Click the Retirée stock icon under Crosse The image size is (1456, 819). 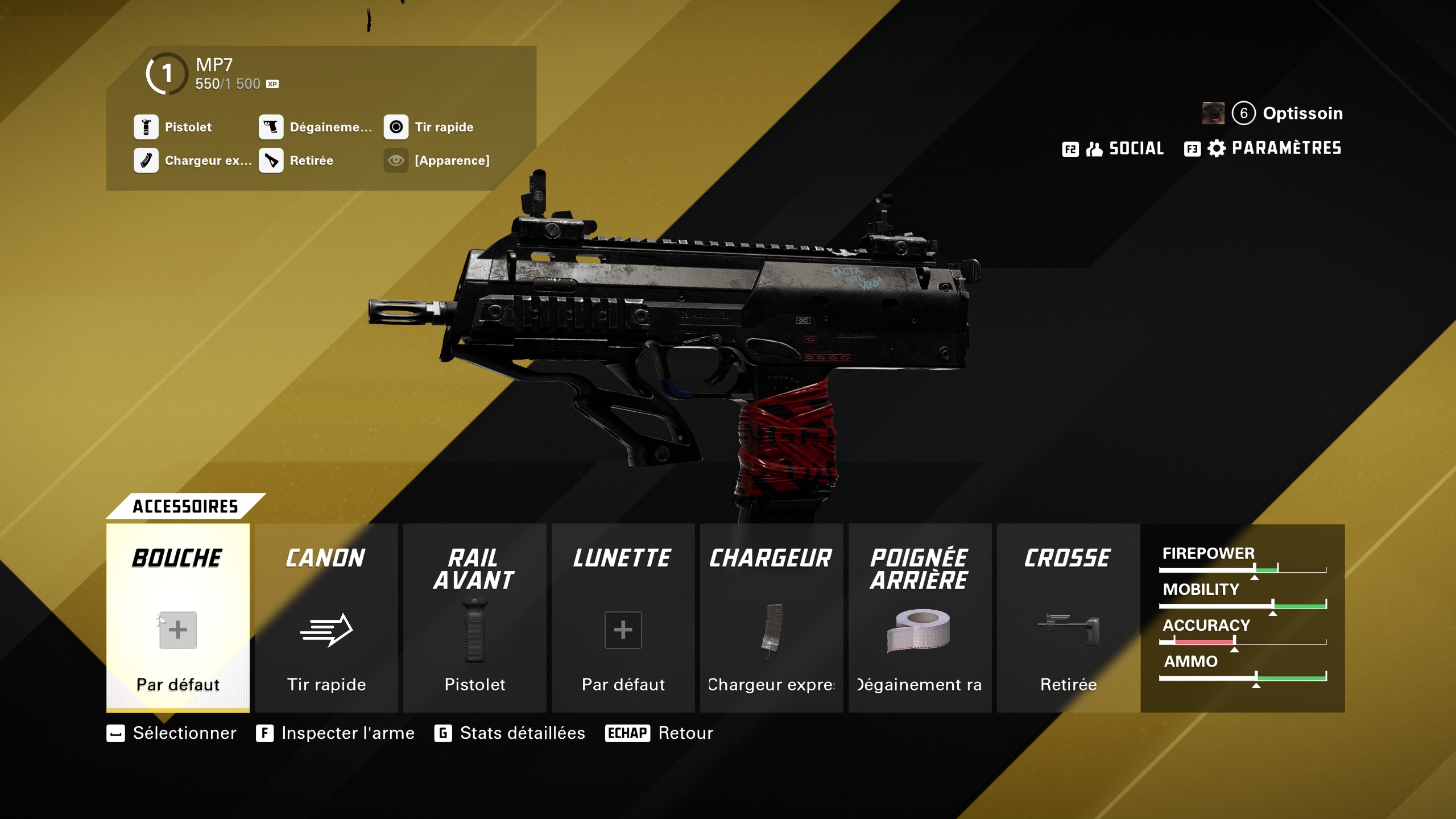tap(1068, 630)
